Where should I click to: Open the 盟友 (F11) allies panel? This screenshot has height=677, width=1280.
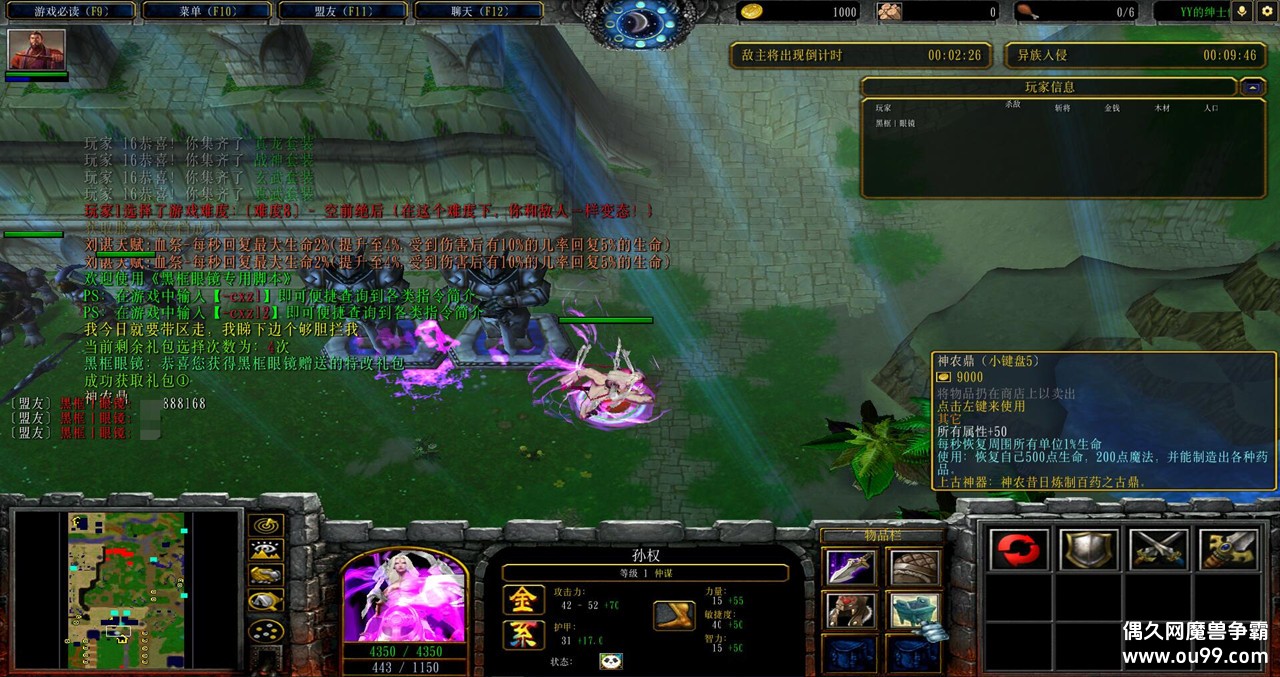click(342, 12)
